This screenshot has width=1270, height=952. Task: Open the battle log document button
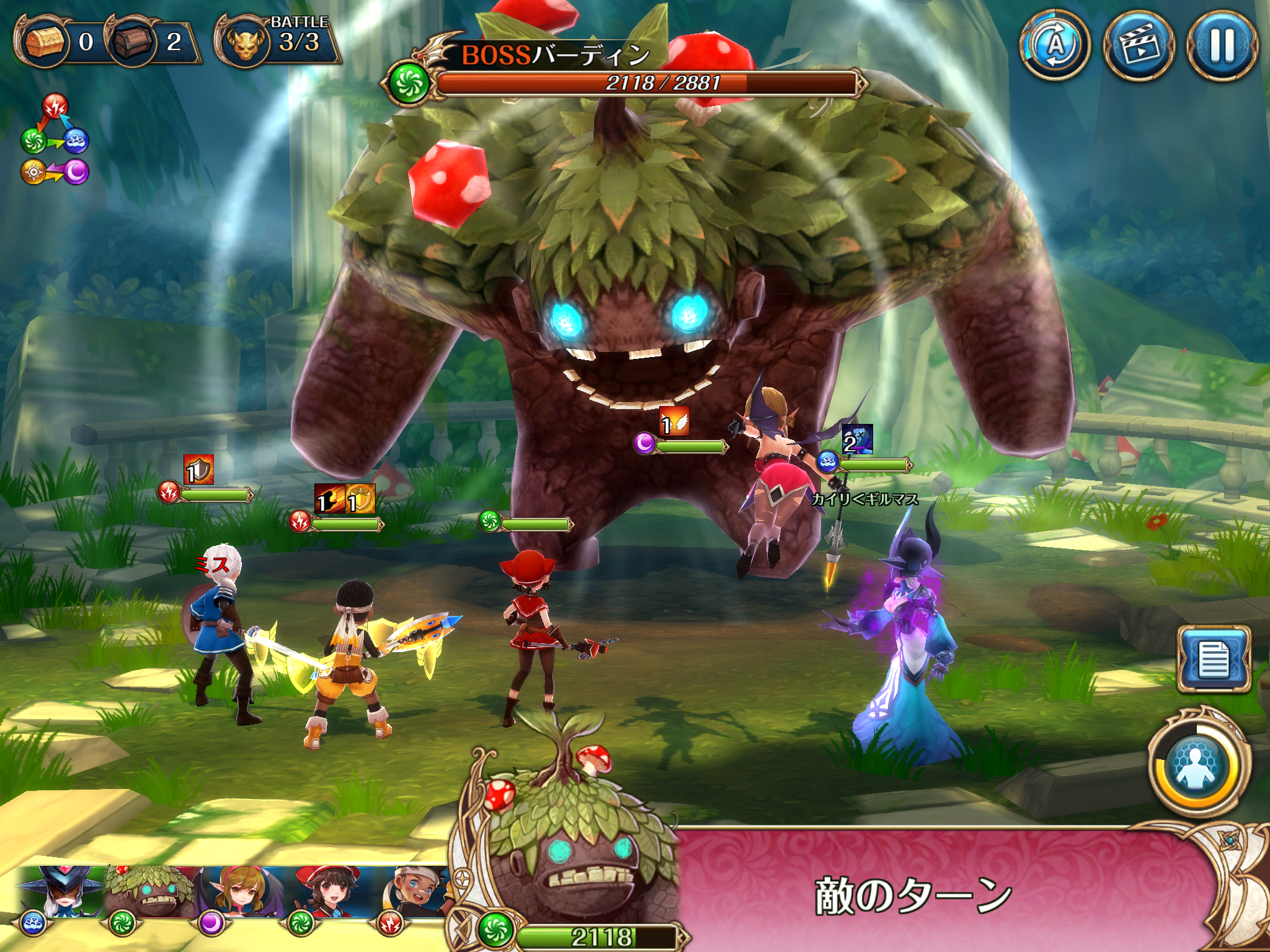(x=1214, y=659)
